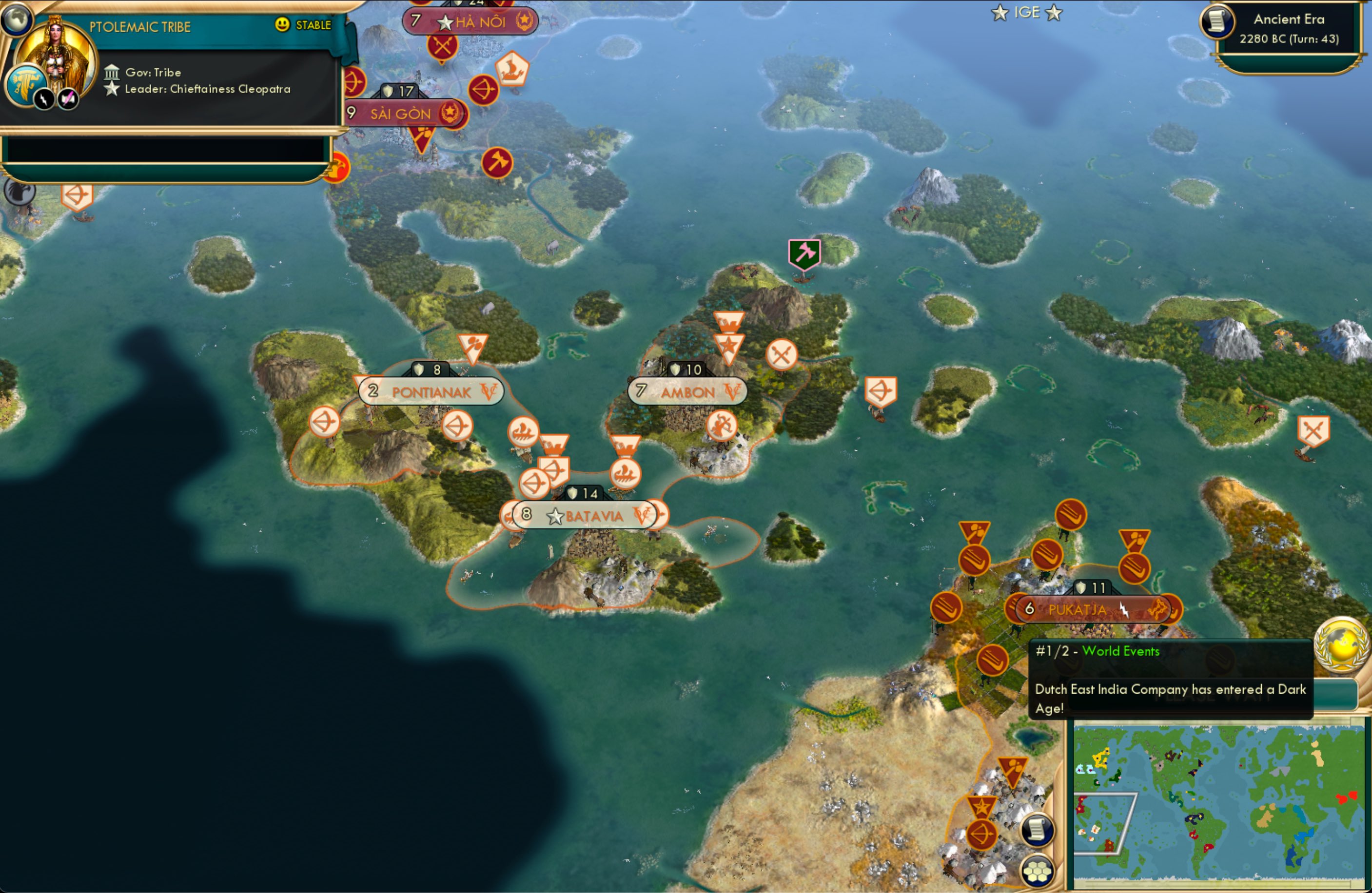Viewport: 1372px width, 893px height.
Task: Select the archer unit flag west of Pontianak
Action: point(326,421)
